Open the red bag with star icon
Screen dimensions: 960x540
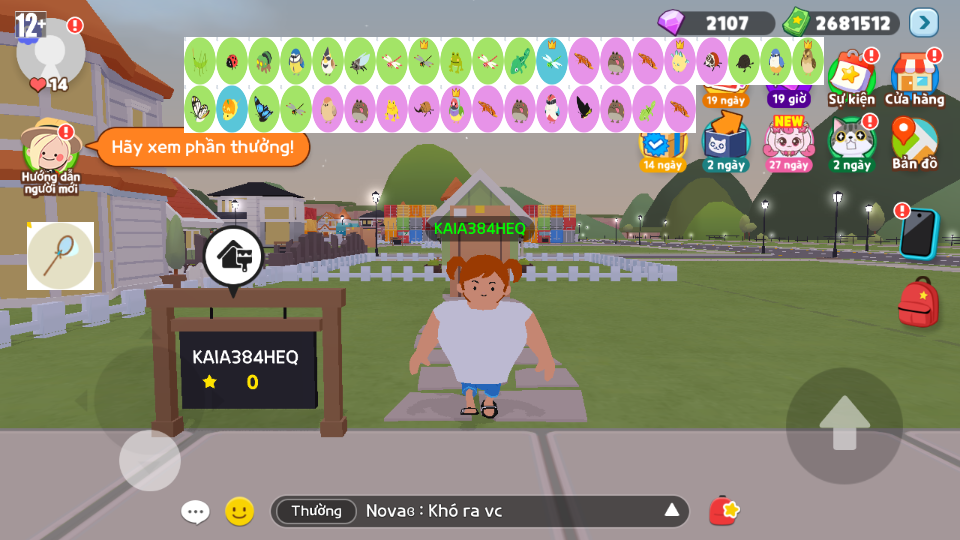point(724,511)
